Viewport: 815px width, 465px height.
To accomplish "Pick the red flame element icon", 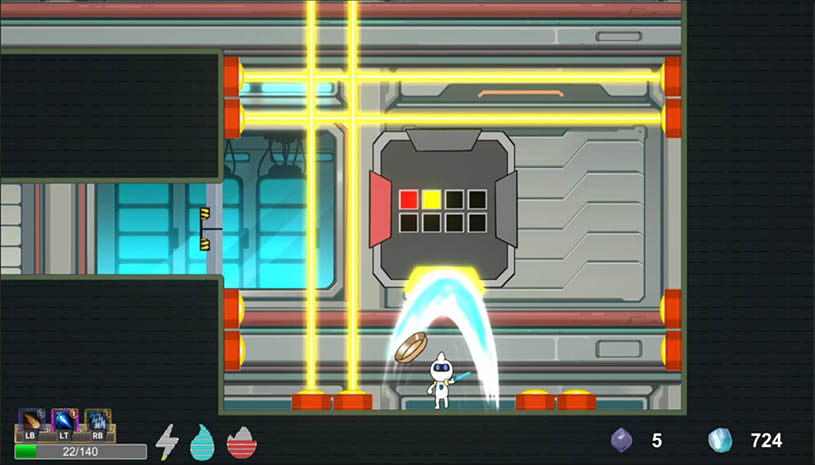I will (241, 441).
